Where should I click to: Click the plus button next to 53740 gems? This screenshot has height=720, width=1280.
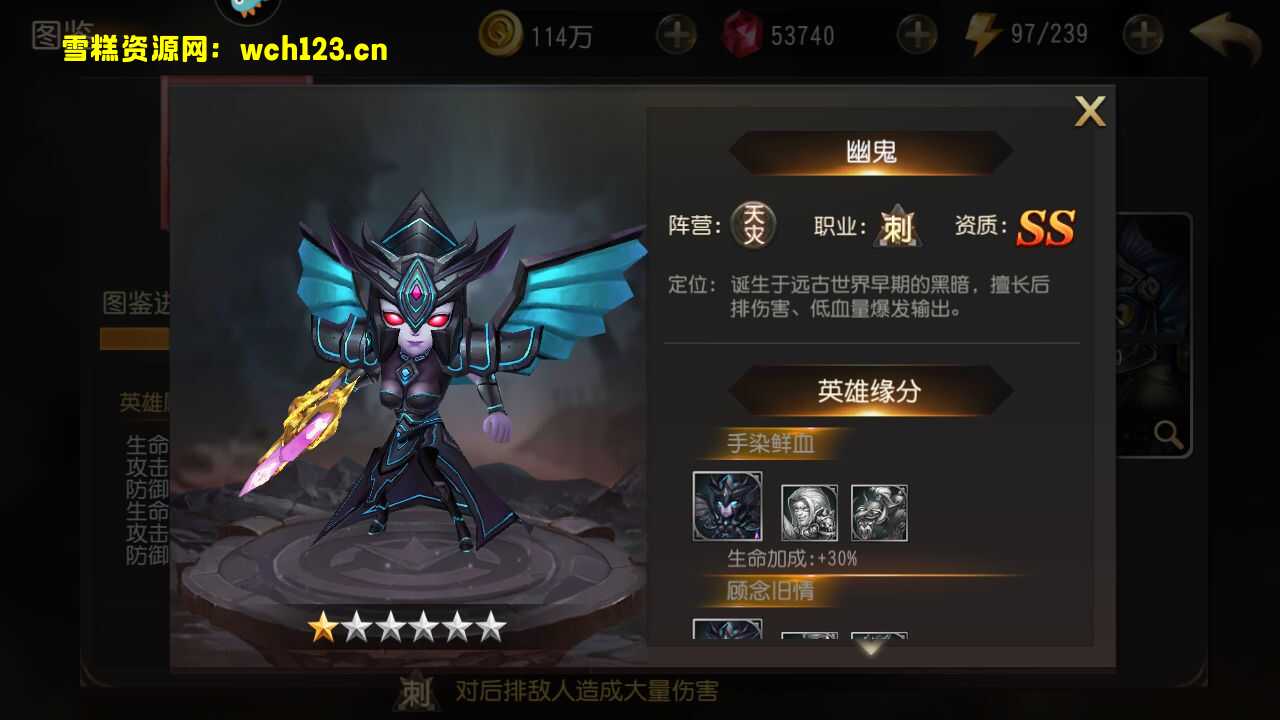coord(917,33)
